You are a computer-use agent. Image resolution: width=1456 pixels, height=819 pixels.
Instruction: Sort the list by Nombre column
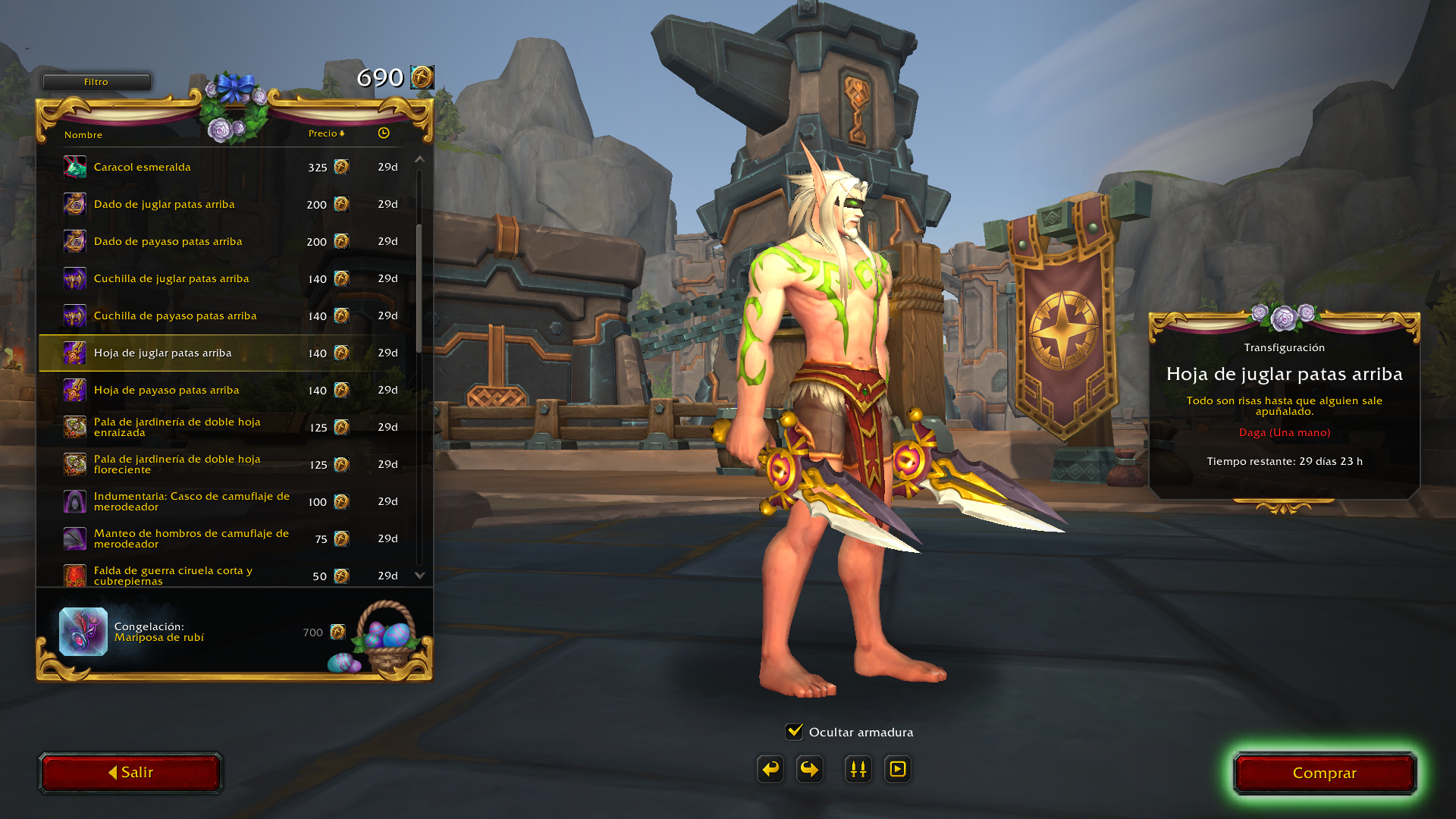(x=83, y=135)
